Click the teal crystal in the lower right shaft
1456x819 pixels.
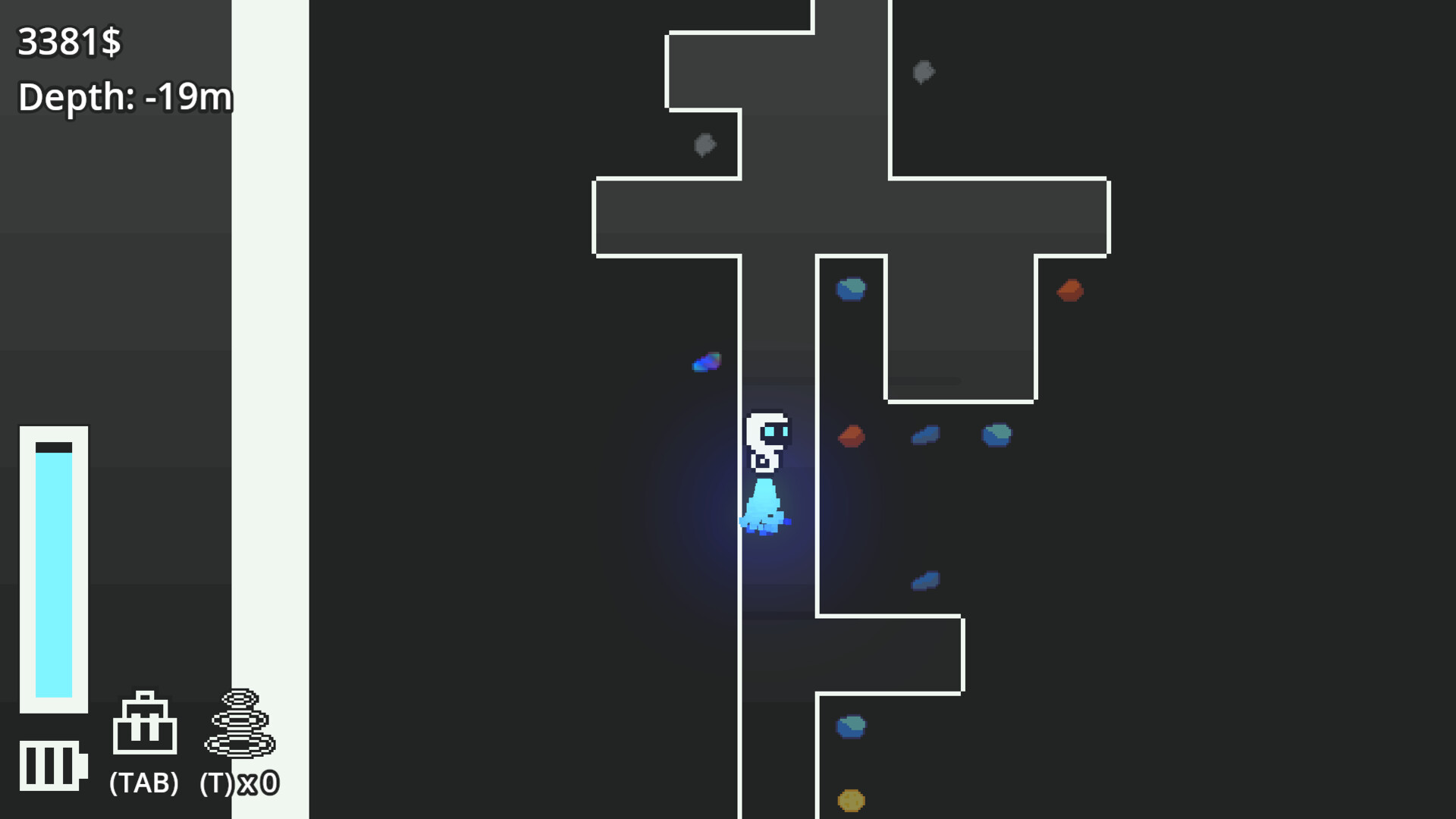850,725
